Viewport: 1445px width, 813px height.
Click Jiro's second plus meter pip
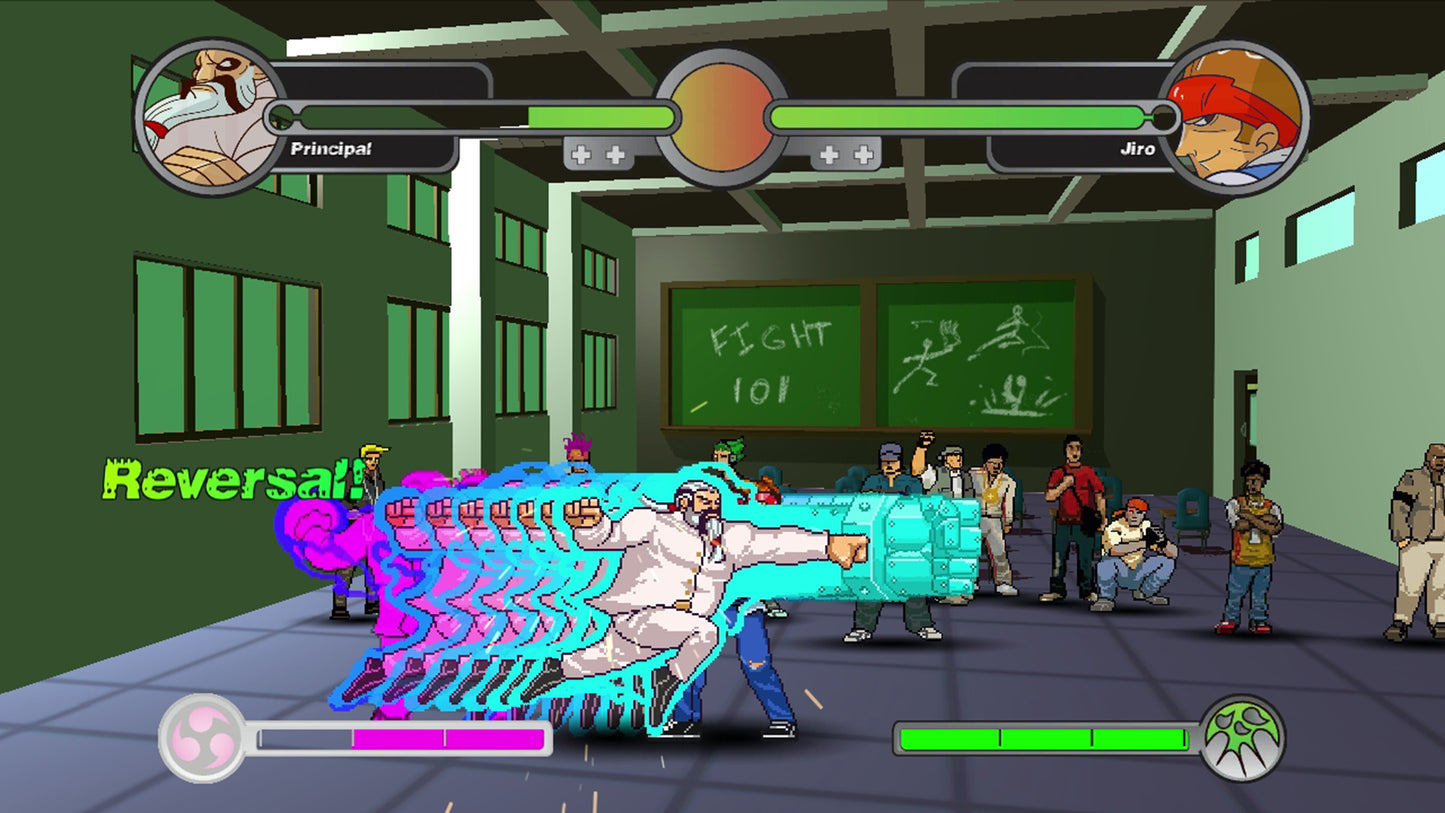coord(864,154)
